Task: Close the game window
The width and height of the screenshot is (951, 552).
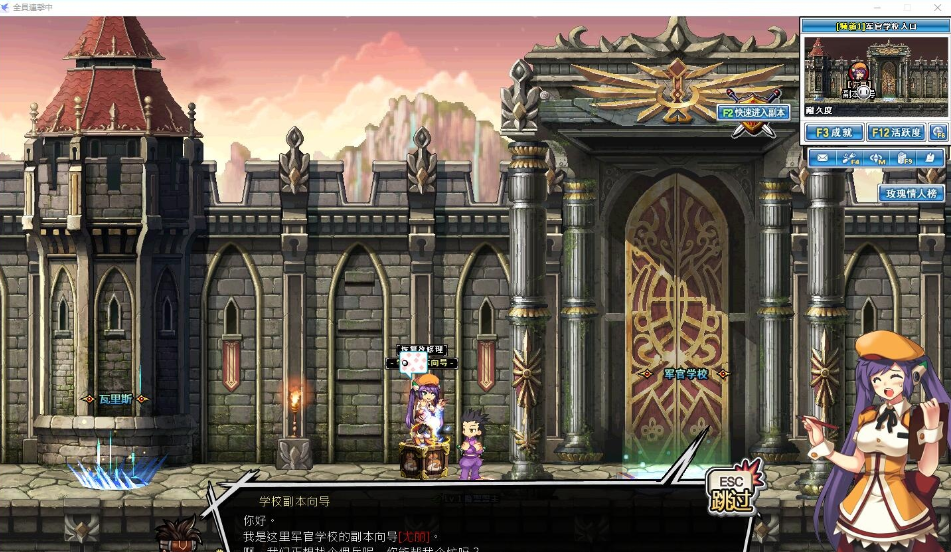Action: pos(936,7)
